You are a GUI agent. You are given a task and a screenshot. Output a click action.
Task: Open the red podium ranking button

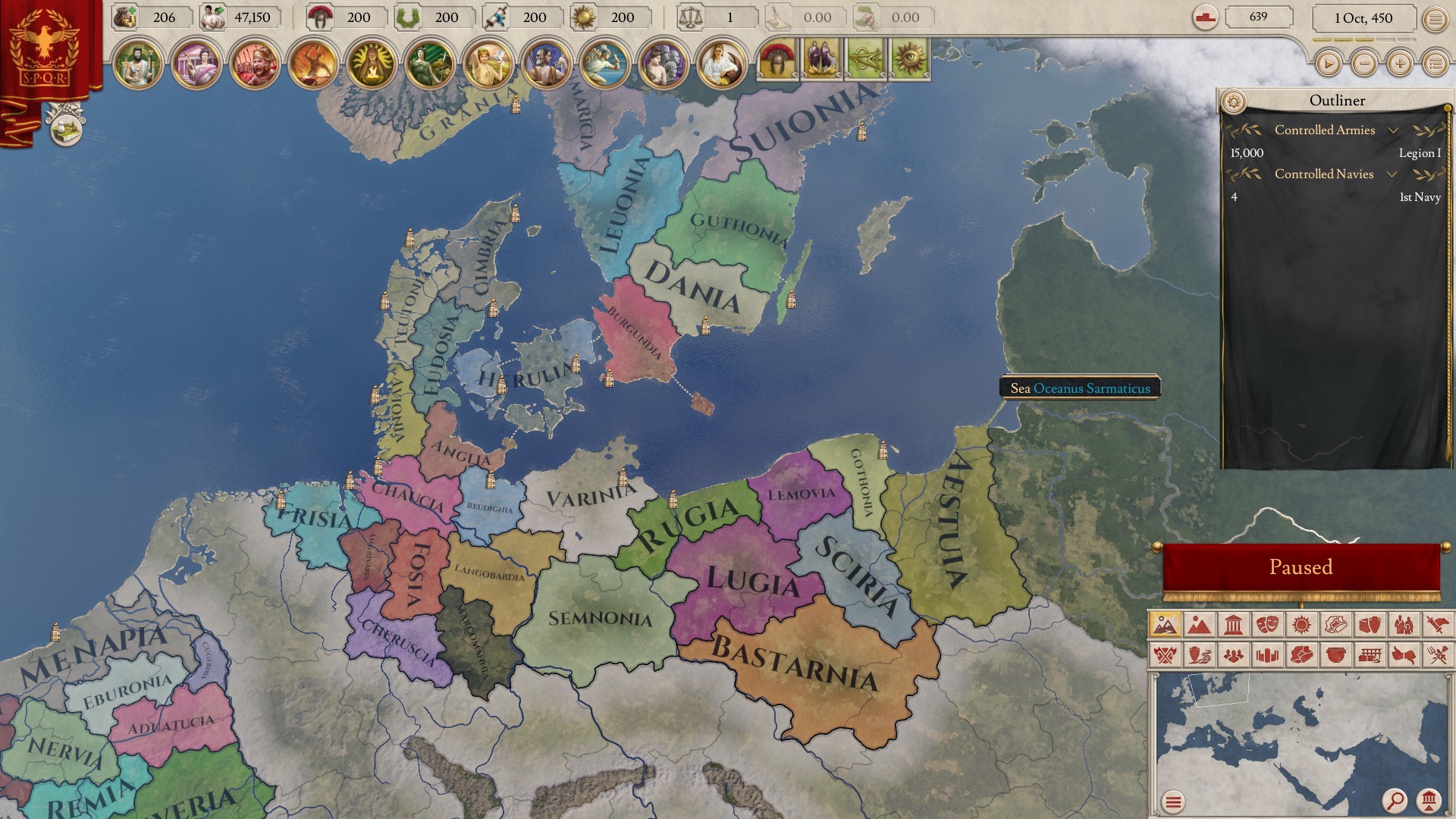coord(1205,17)
